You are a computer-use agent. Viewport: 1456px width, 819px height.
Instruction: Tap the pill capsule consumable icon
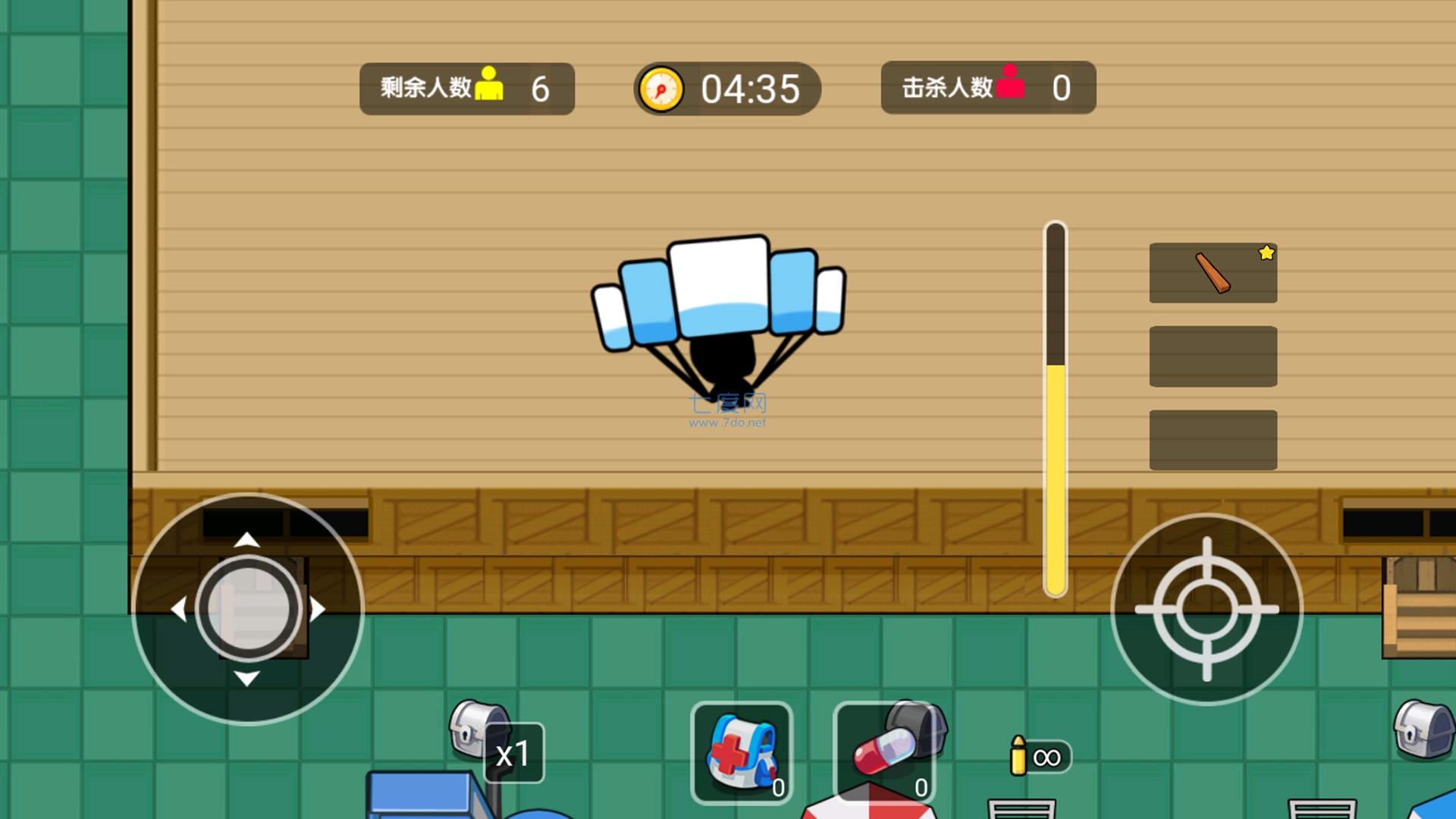click(882, 755)
